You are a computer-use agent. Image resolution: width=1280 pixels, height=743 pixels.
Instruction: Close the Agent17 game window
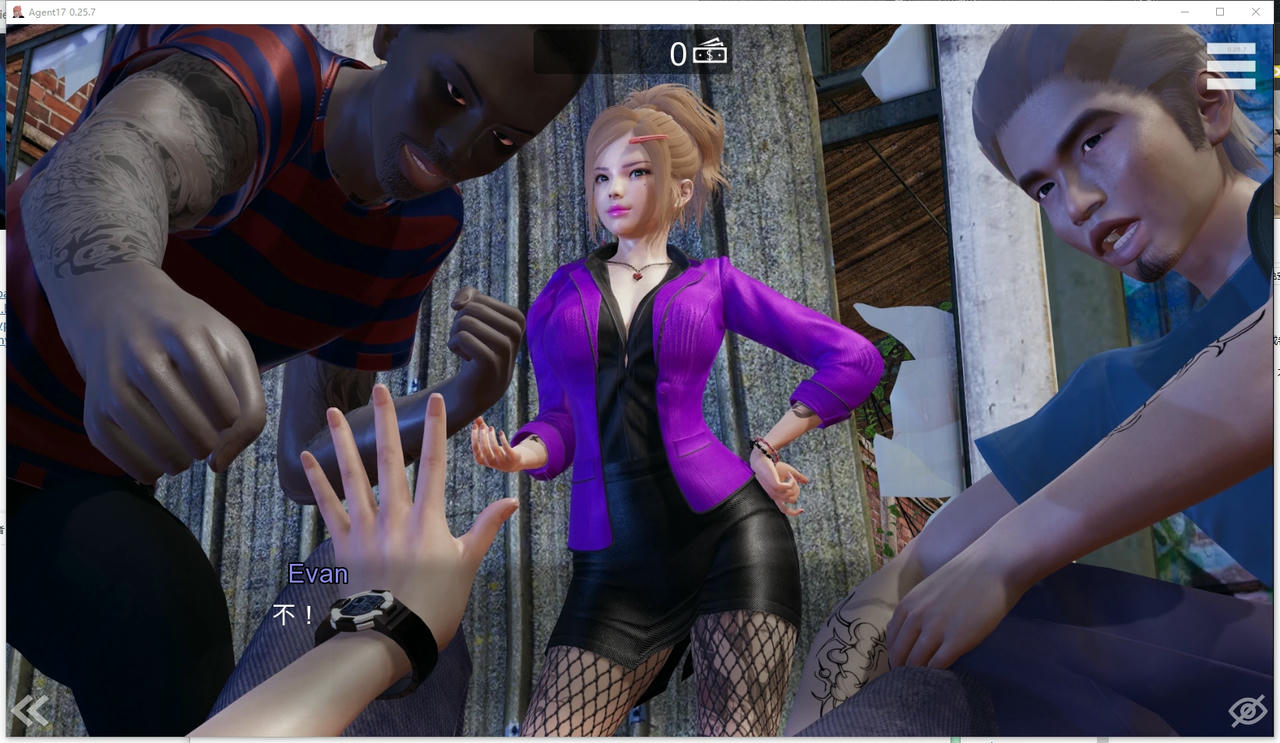pyautogui.click(x=1256, y=12)
